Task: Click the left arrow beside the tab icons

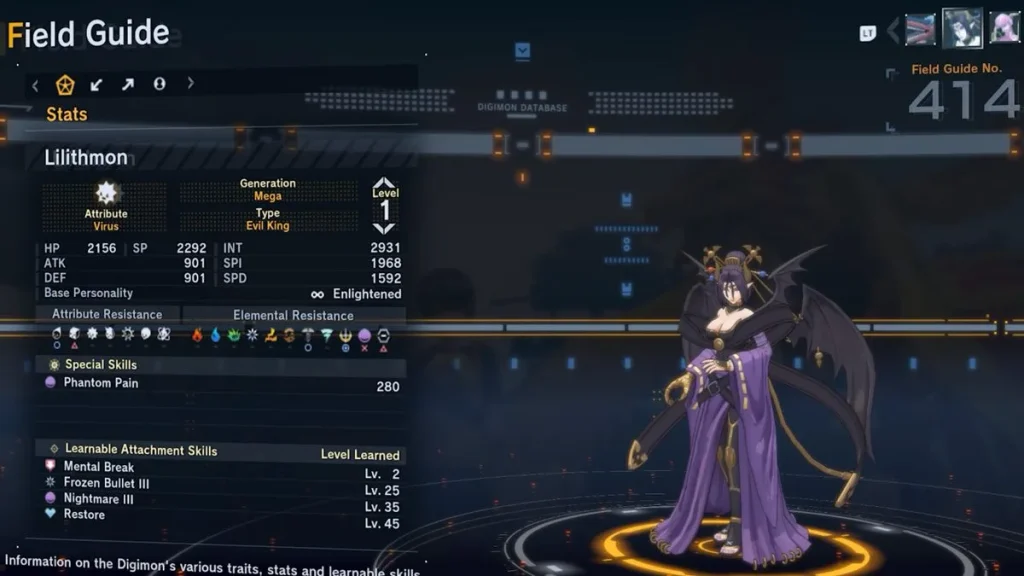Action: (36, 85)
